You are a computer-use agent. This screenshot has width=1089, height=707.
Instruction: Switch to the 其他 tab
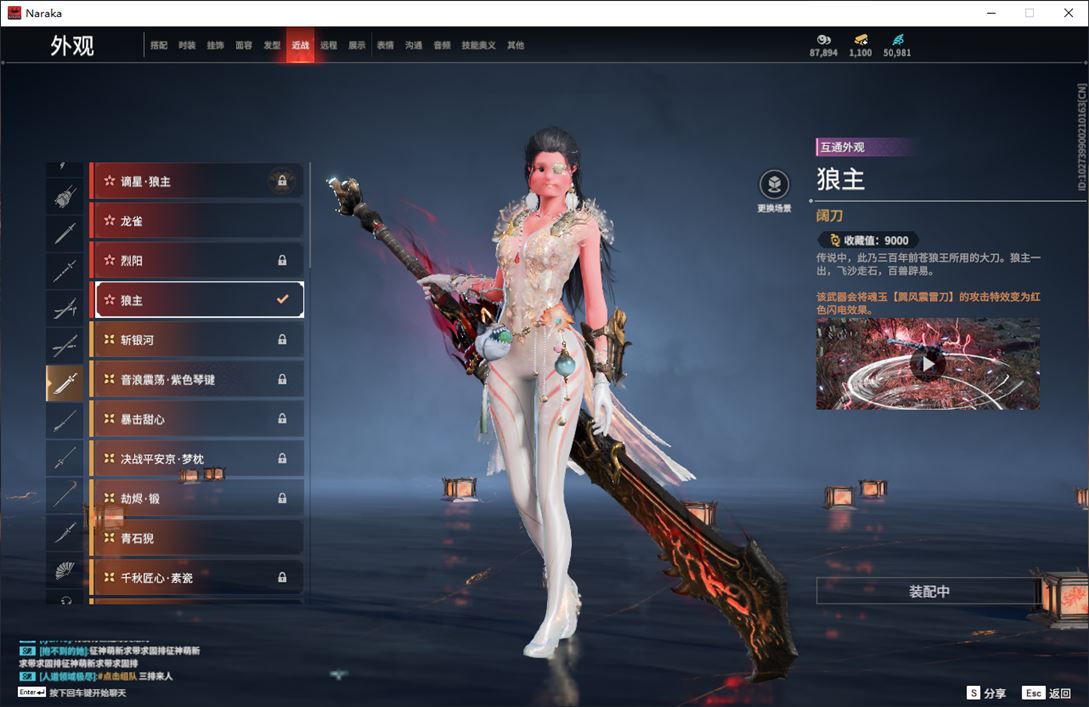pyautogui.click(x=515, y=46)
